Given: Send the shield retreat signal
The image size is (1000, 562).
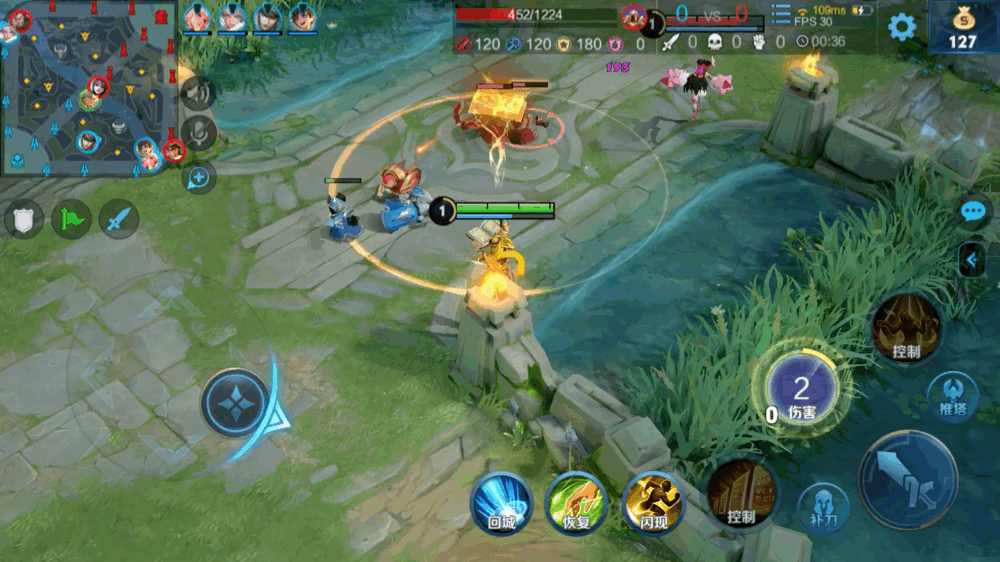Looking at the screenshot, I should pyautogui.click(x=24, y=219).
